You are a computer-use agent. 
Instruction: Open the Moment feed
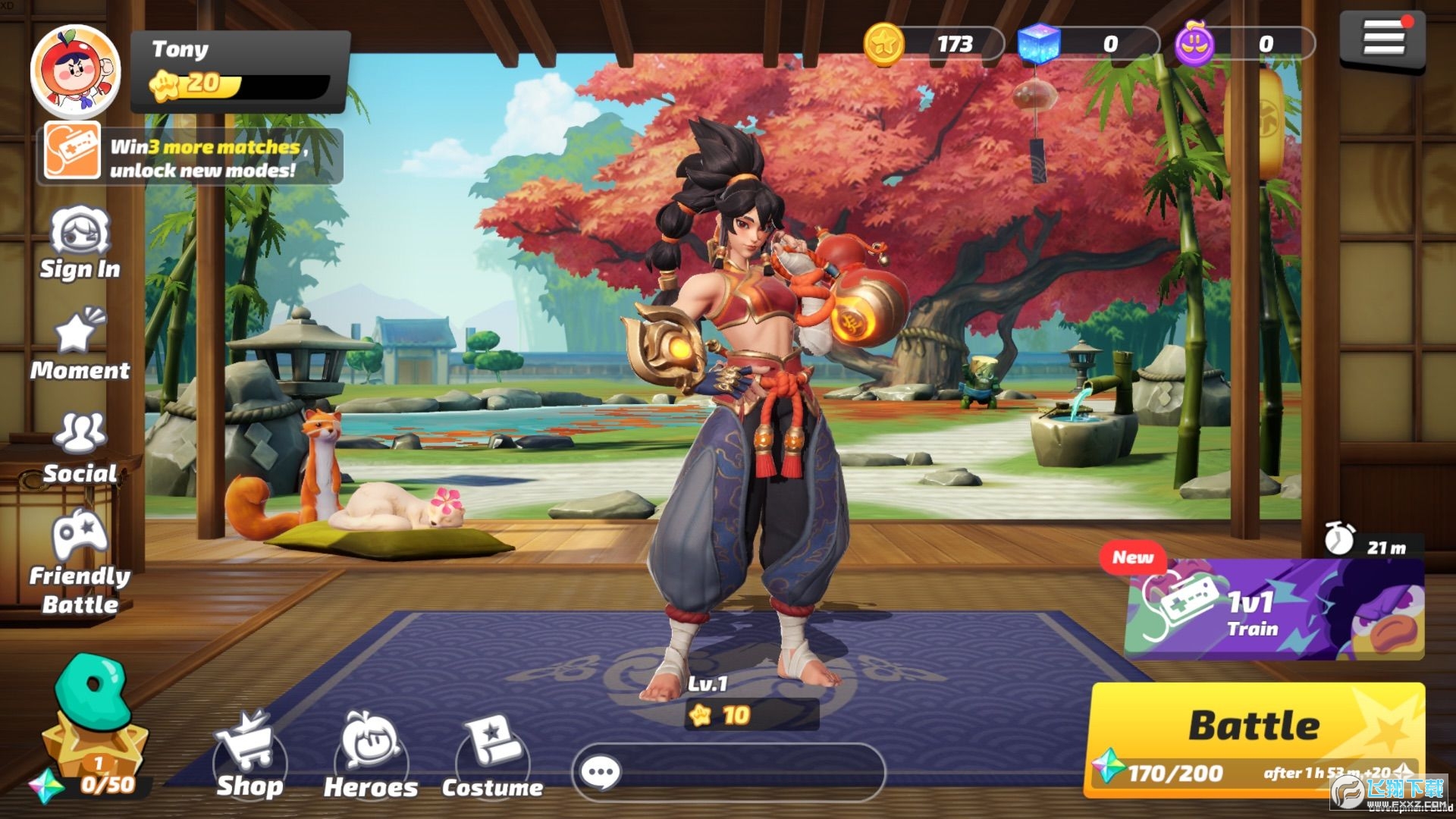point(80,344)
